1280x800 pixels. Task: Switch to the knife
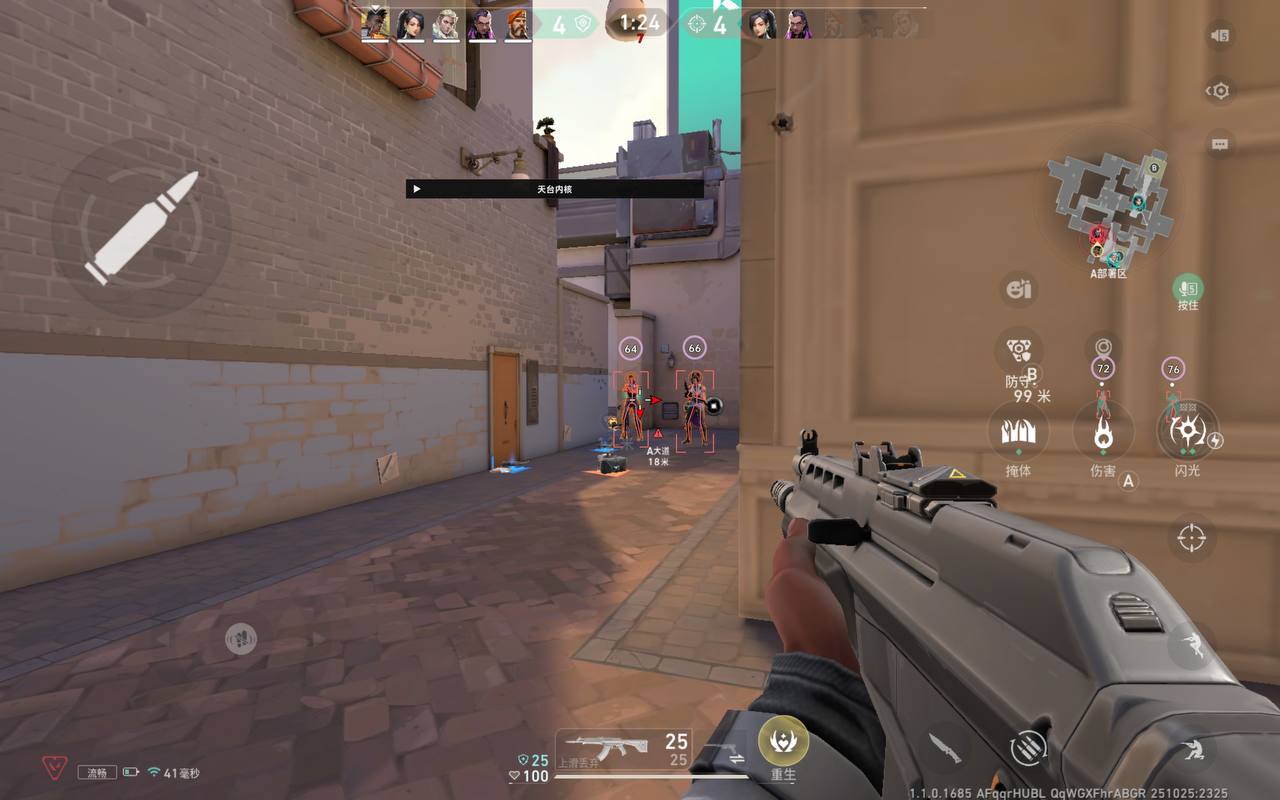pyautogui.click(x=944, y=746)
